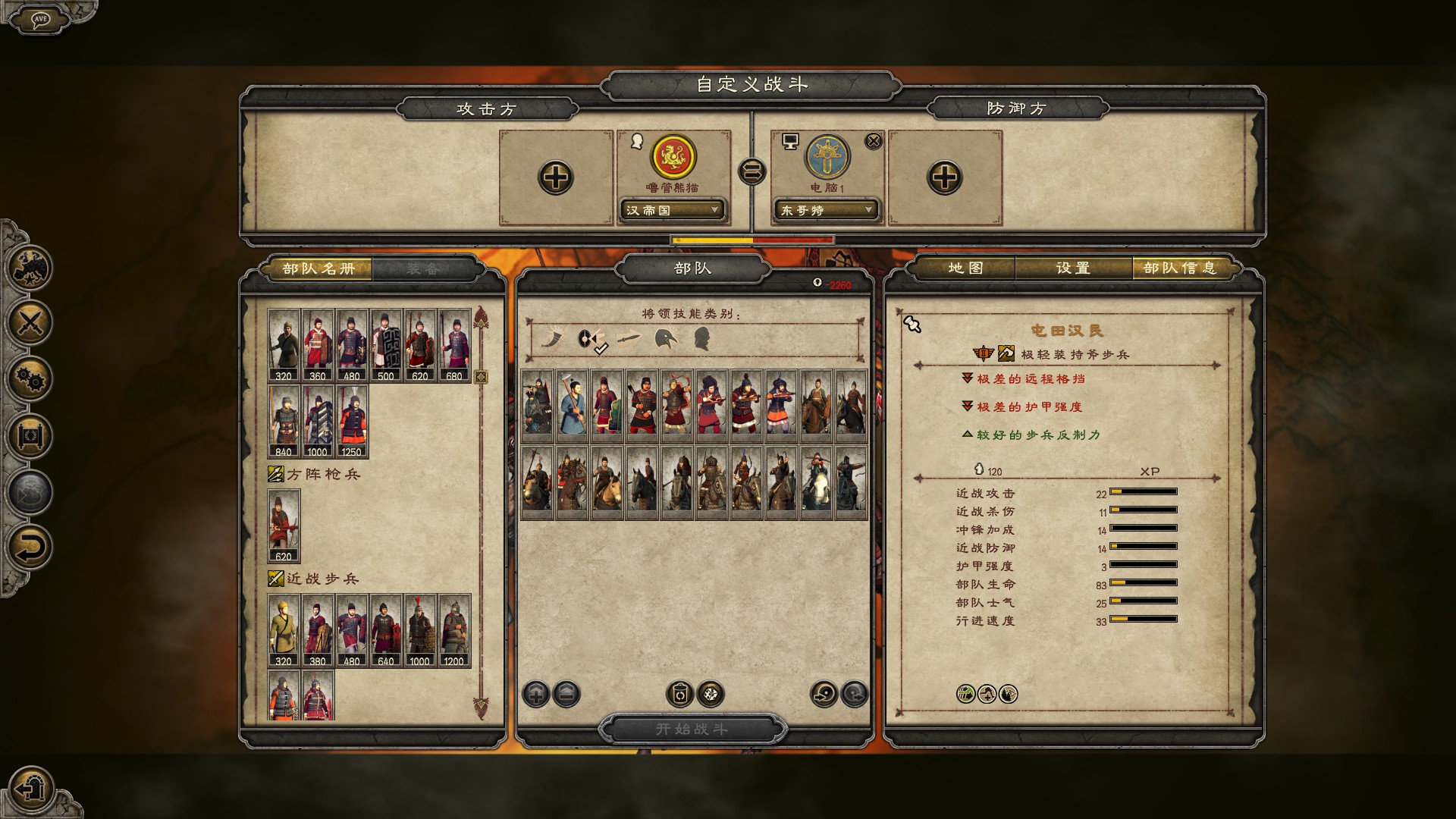This screenshot has height=819, width=1456.
Task: Click the dice randomize army button
Action: [711, 694]
